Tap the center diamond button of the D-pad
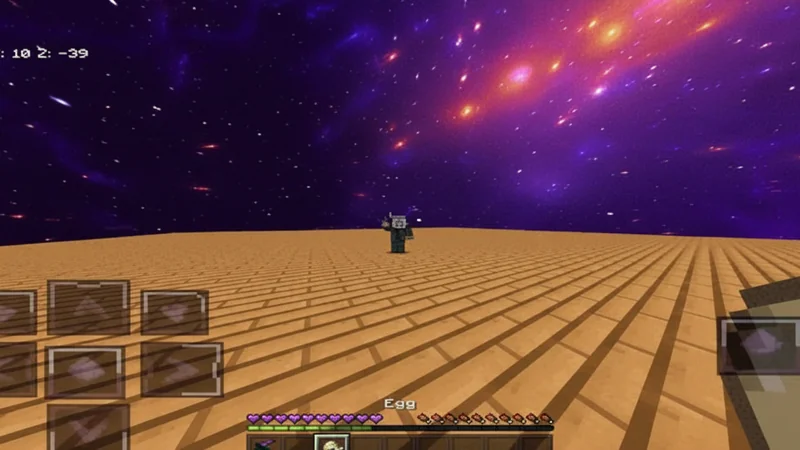Image resolution: width=800 pixels, height=450 pixels. pyautogui.click(x=86, y=371)
